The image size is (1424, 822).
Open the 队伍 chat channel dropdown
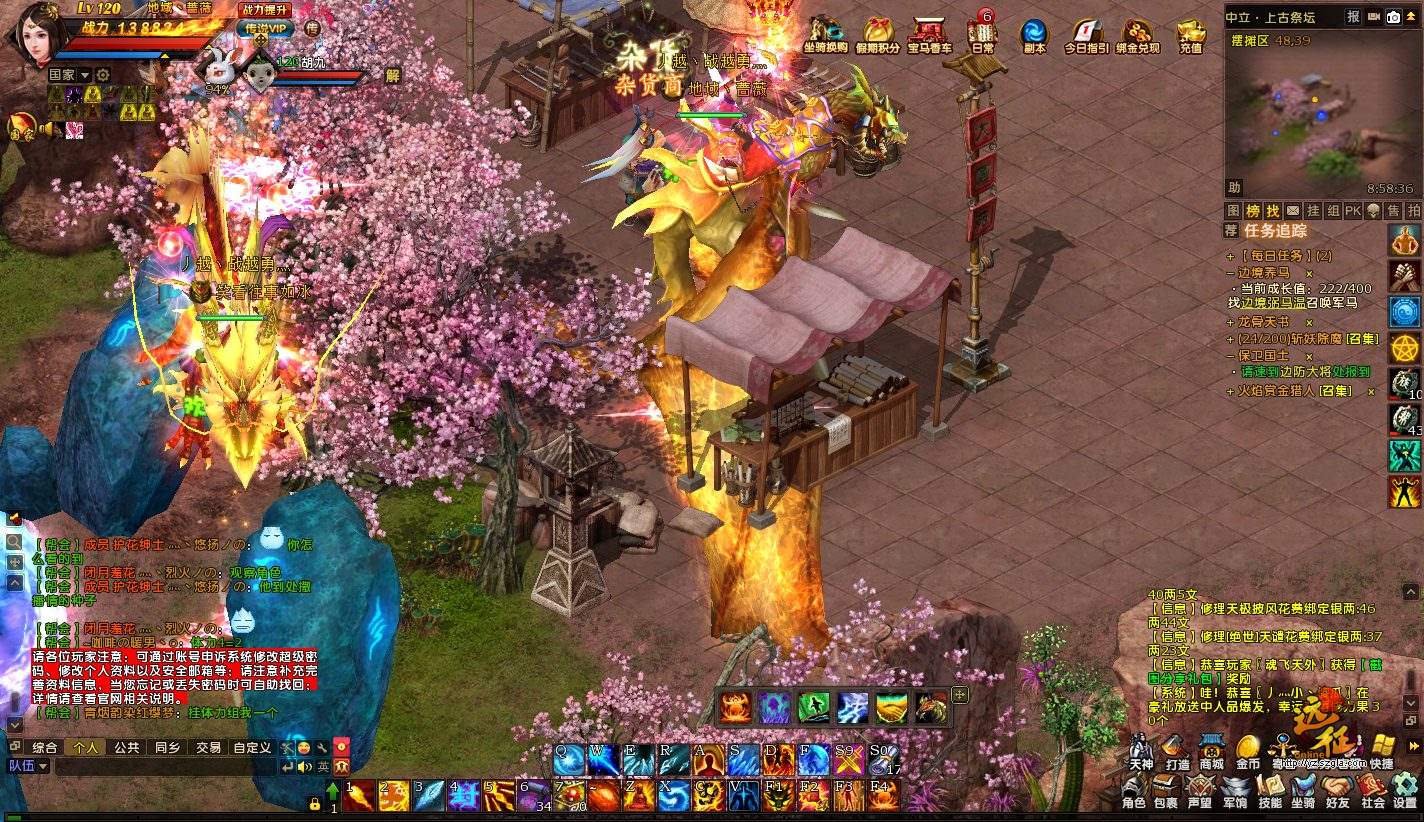(x=28, y=766)
